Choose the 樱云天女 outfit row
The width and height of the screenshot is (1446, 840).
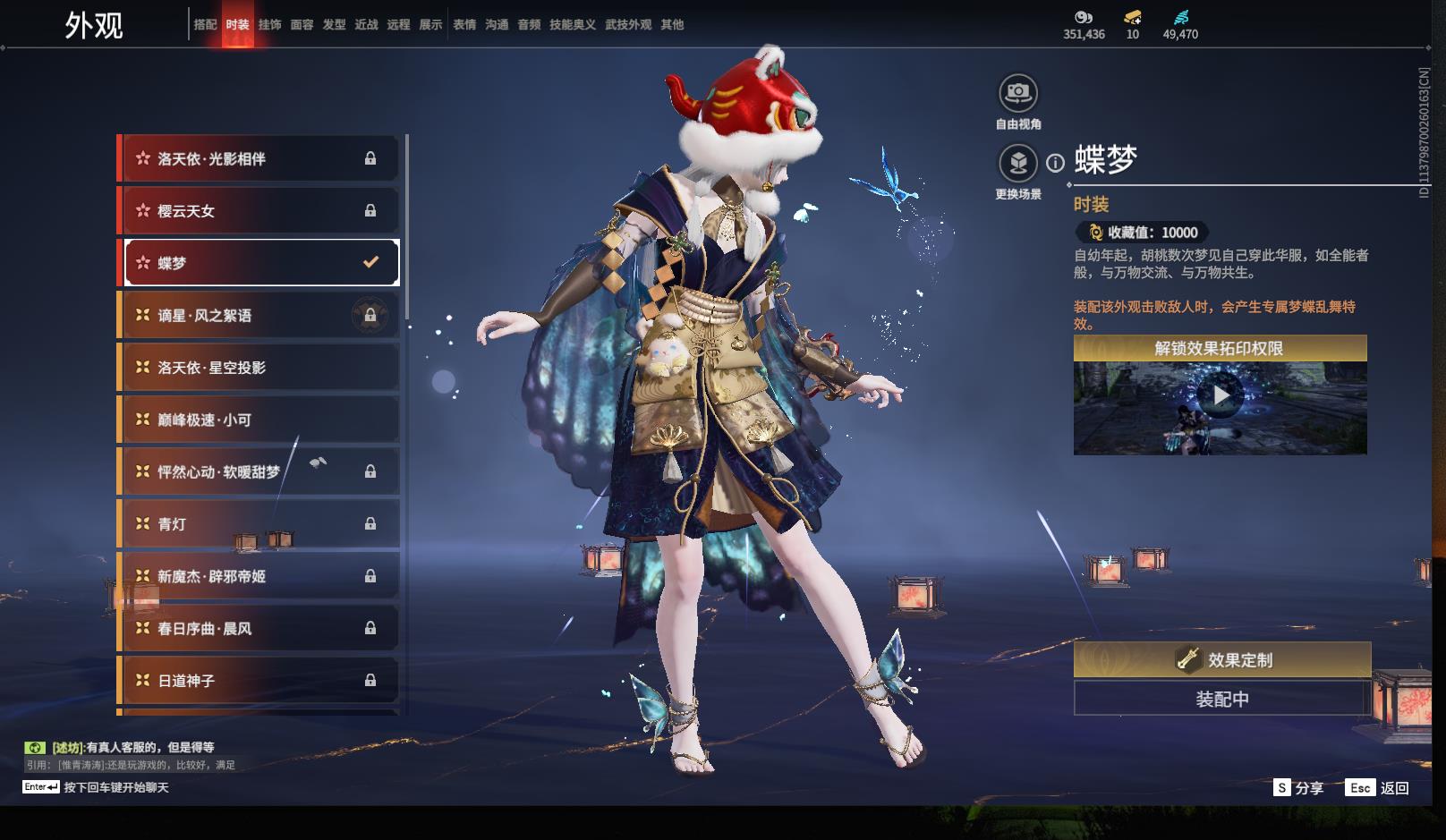(259, 211)
